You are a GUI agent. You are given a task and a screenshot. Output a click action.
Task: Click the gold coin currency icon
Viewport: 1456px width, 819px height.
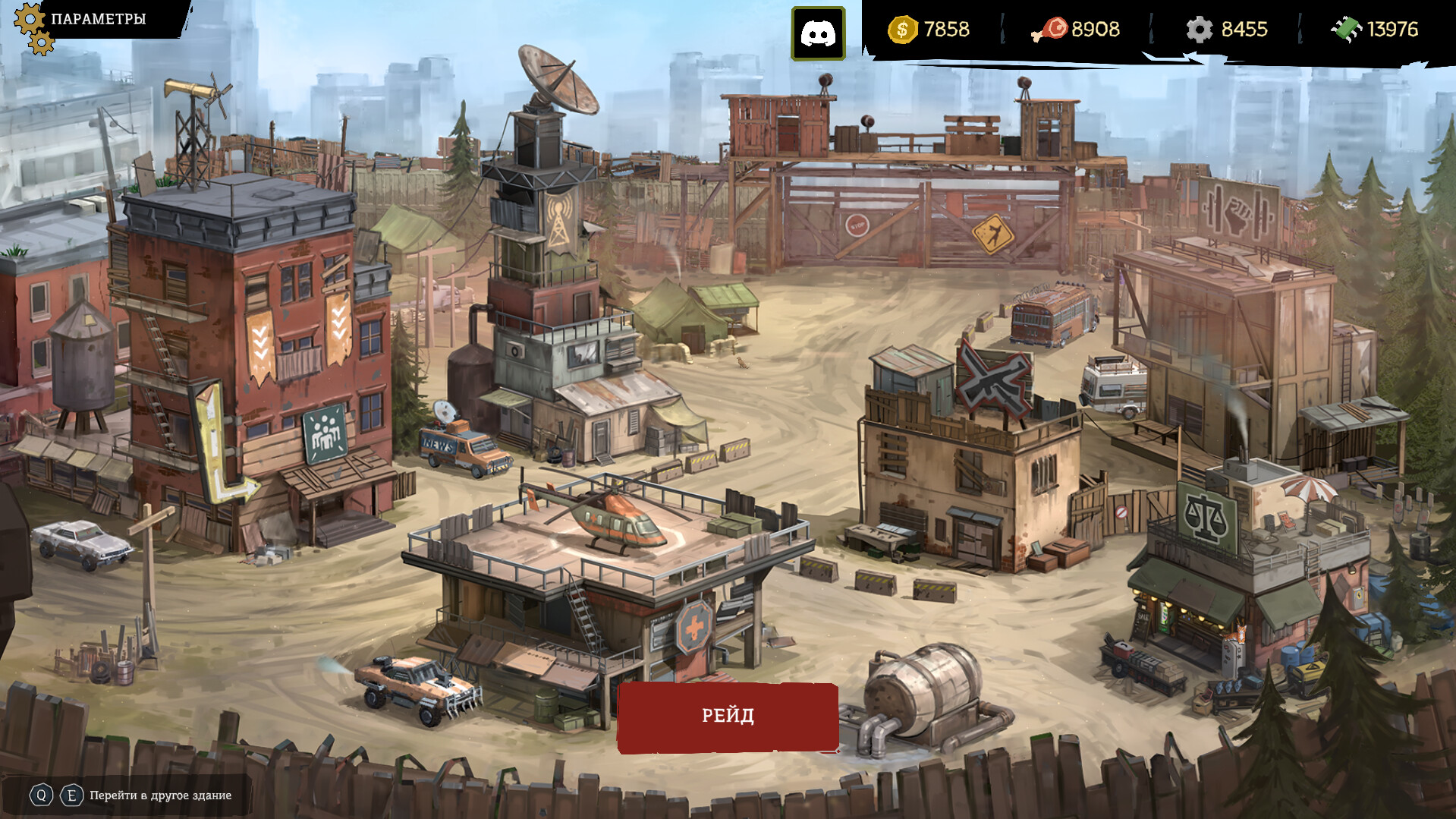click(902, 30)
